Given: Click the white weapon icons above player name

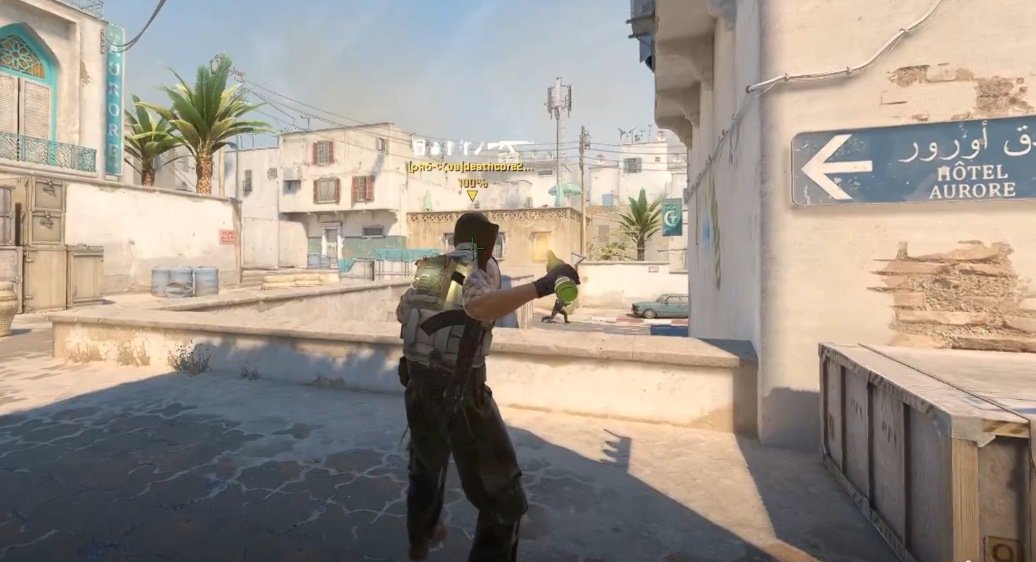Looking at the screenshot, I should tap(471, 148).
